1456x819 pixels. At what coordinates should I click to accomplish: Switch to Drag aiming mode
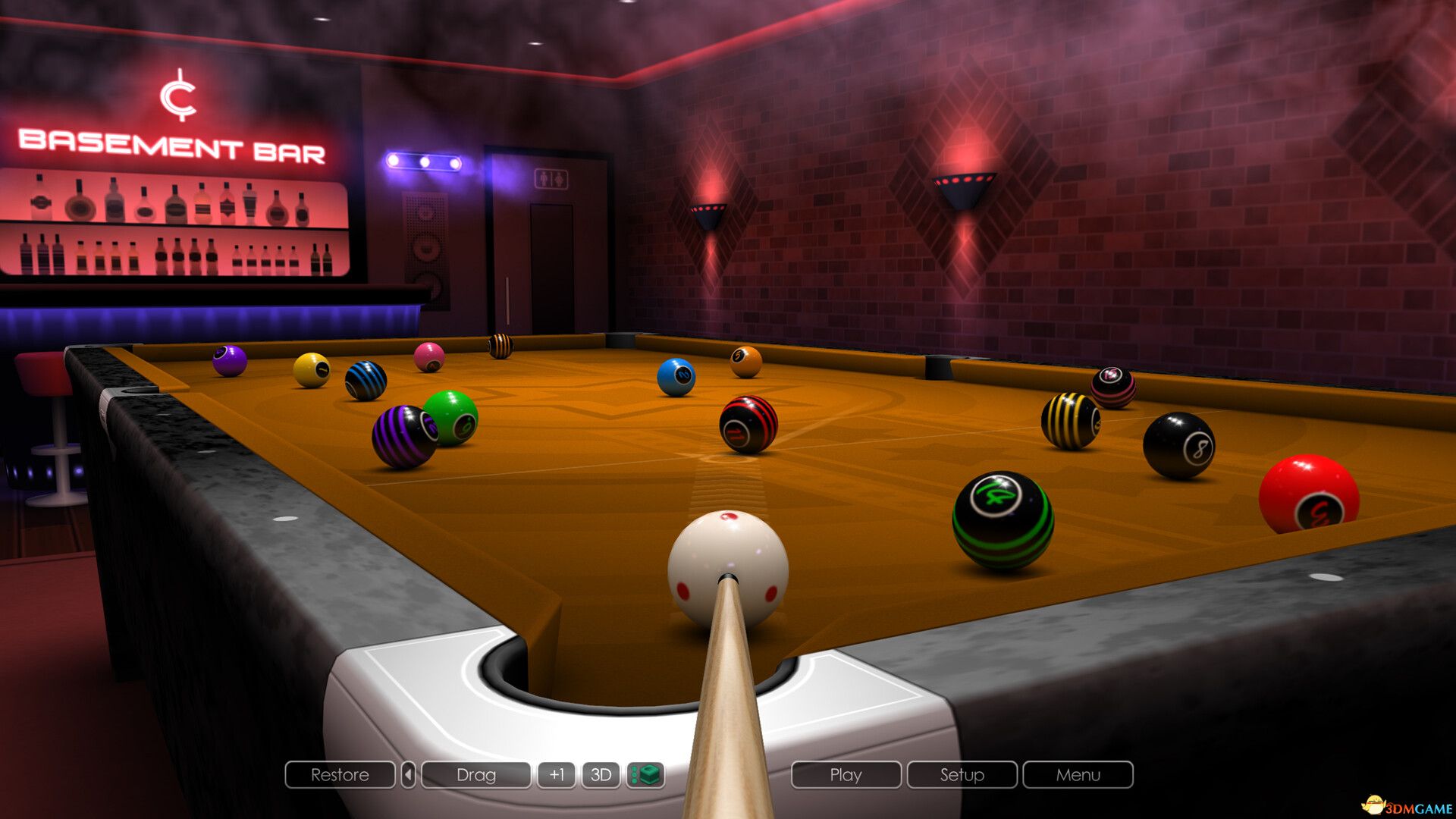click(x=476, y=775)
